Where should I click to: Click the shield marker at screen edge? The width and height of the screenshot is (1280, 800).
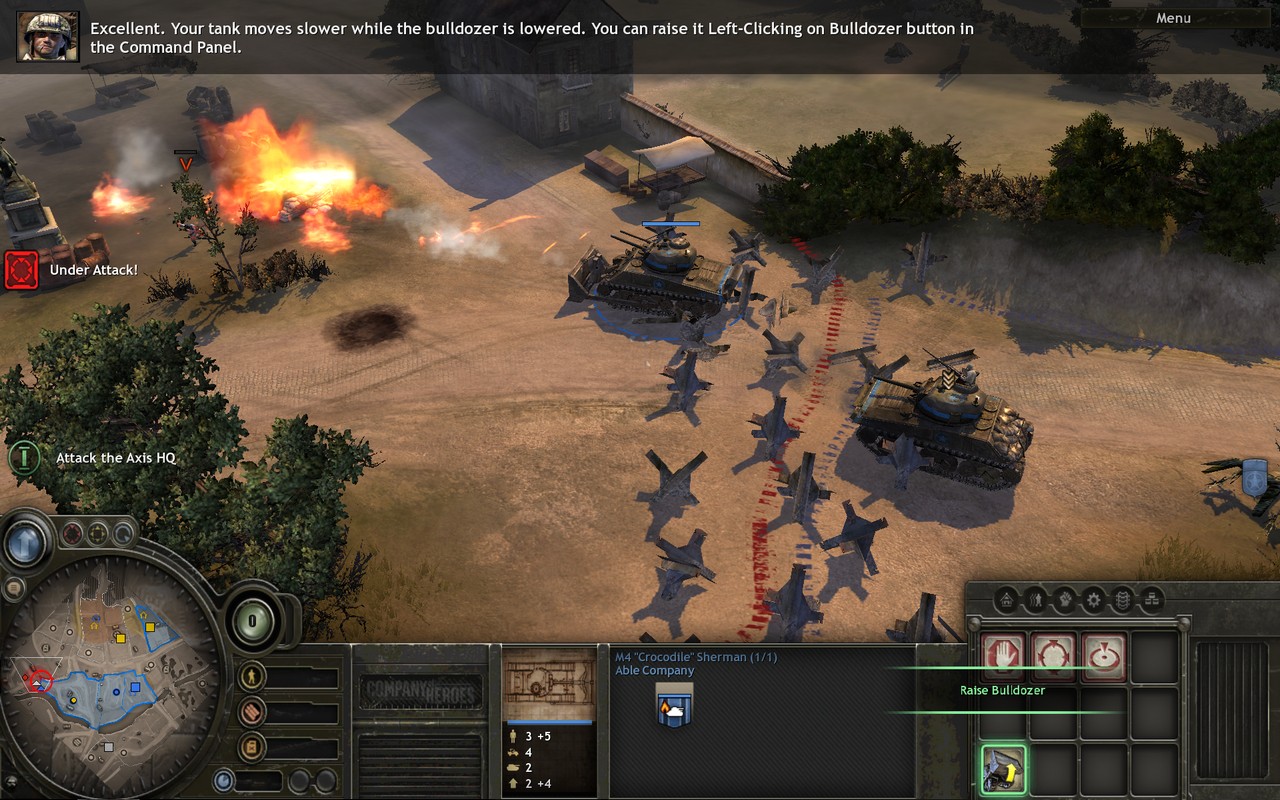pos(1254,478)
